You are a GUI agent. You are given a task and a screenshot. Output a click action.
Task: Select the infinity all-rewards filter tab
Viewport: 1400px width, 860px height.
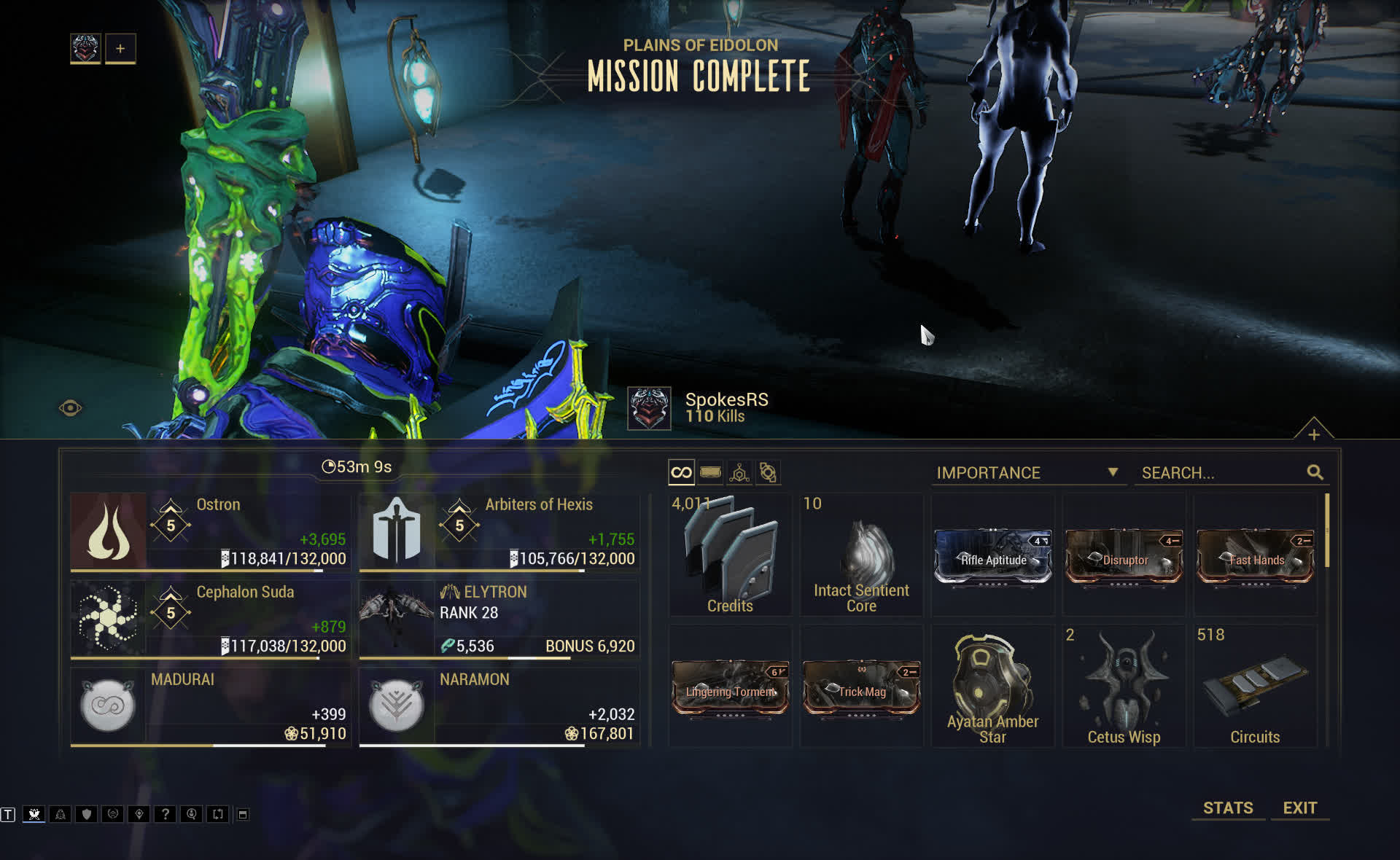click(681, 472)
